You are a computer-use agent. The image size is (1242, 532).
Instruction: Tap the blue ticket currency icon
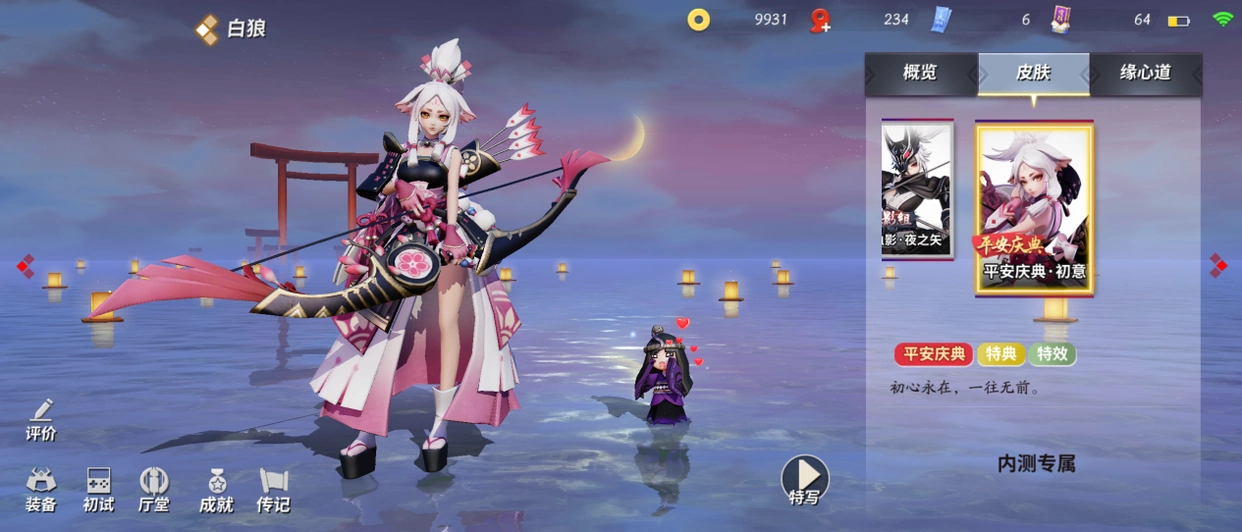pyautogui.click(x=940, y=20)
